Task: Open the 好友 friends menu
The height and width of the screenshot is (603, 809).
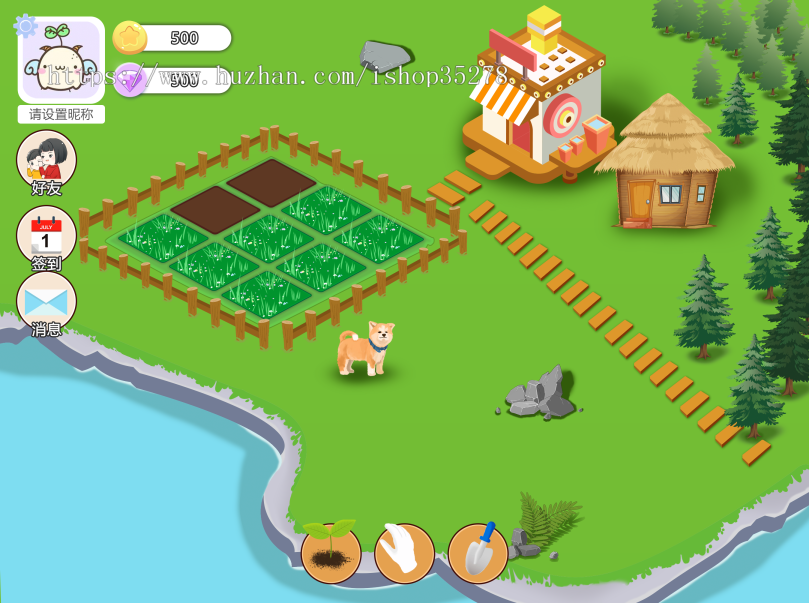Action: tap(46, 160)
